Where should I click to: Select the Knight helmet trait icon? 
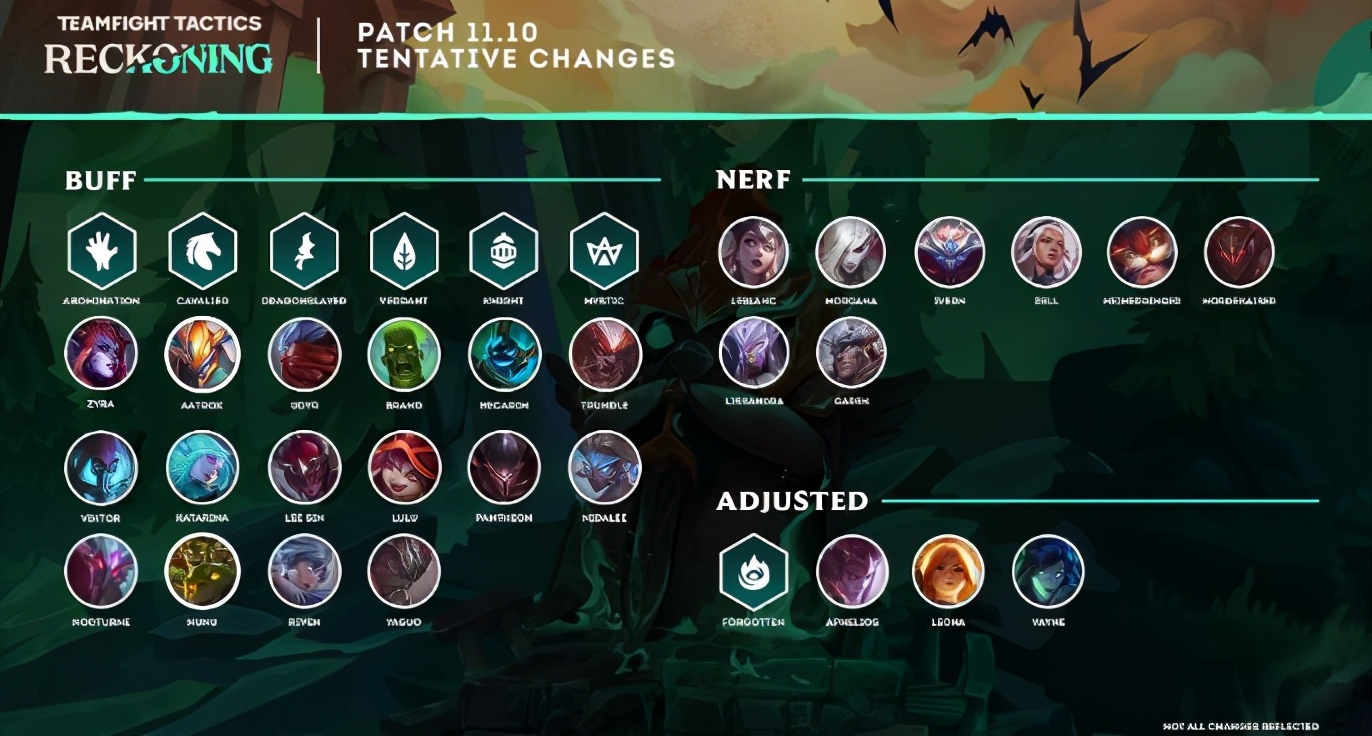tap(504, 252)
